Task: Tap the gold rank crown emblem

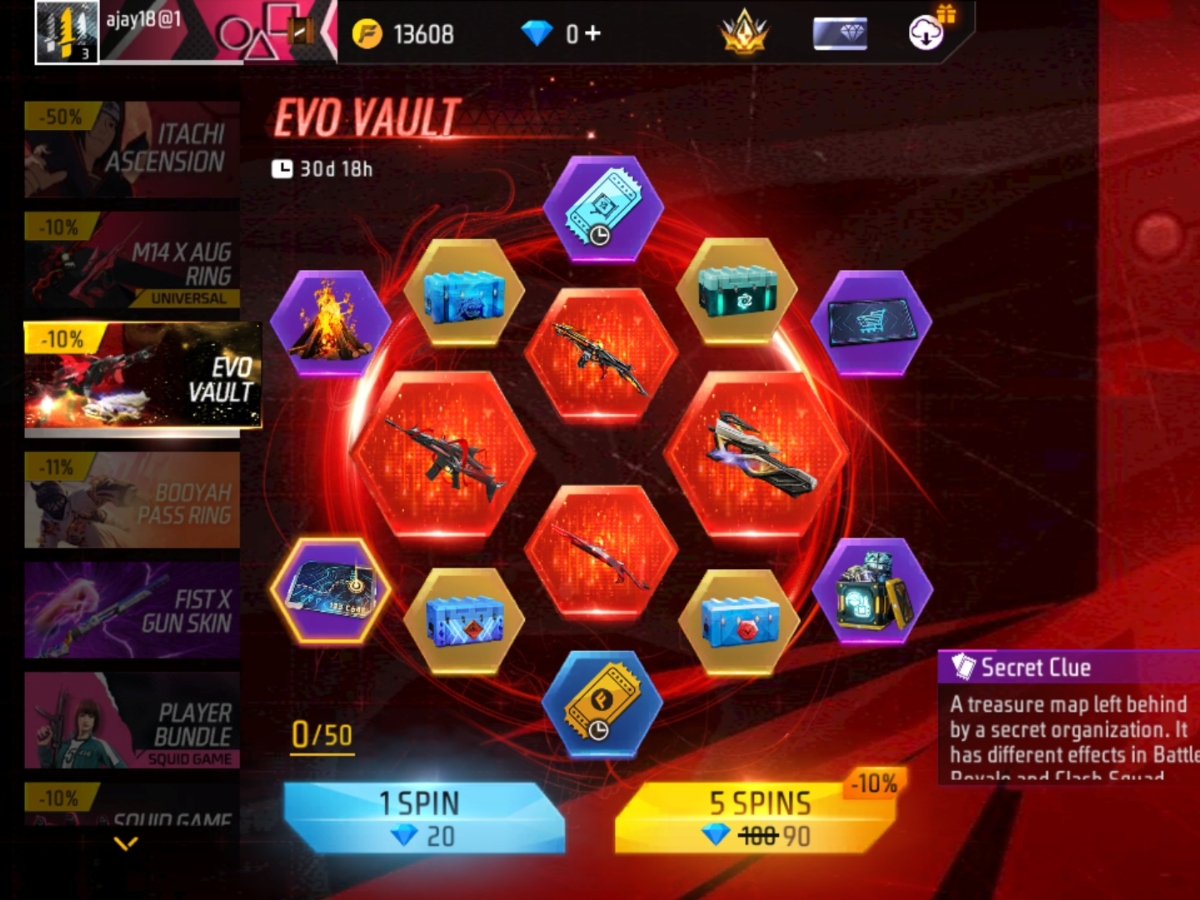Action: click(744, 33)
